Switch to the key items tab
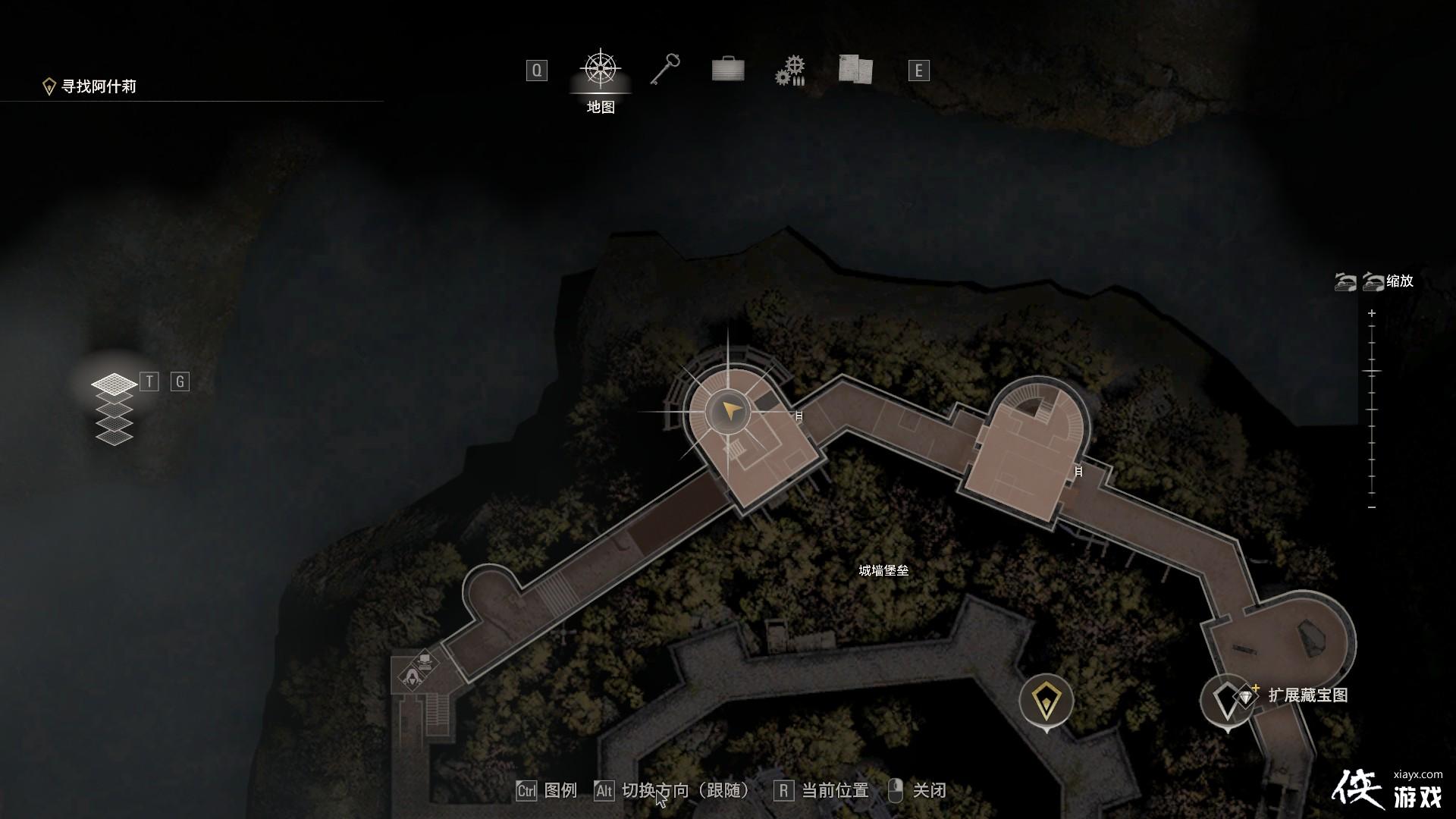This screenshot has width=1456, height=819. click(665, 70)
